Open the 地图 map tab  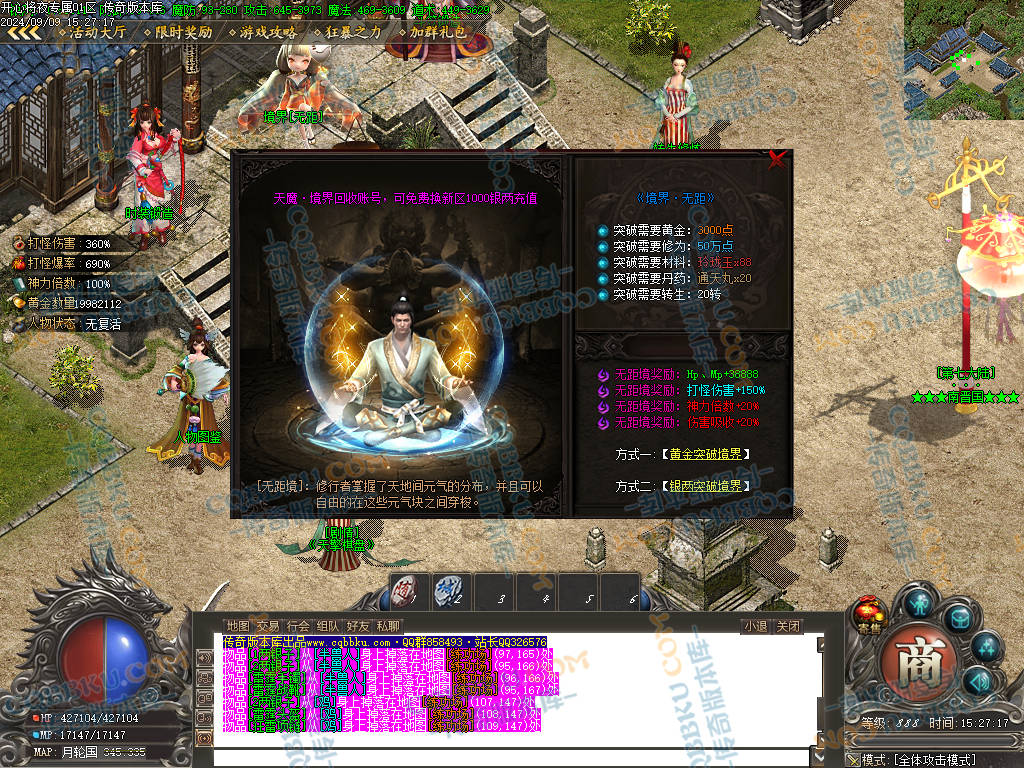point(238,626)
